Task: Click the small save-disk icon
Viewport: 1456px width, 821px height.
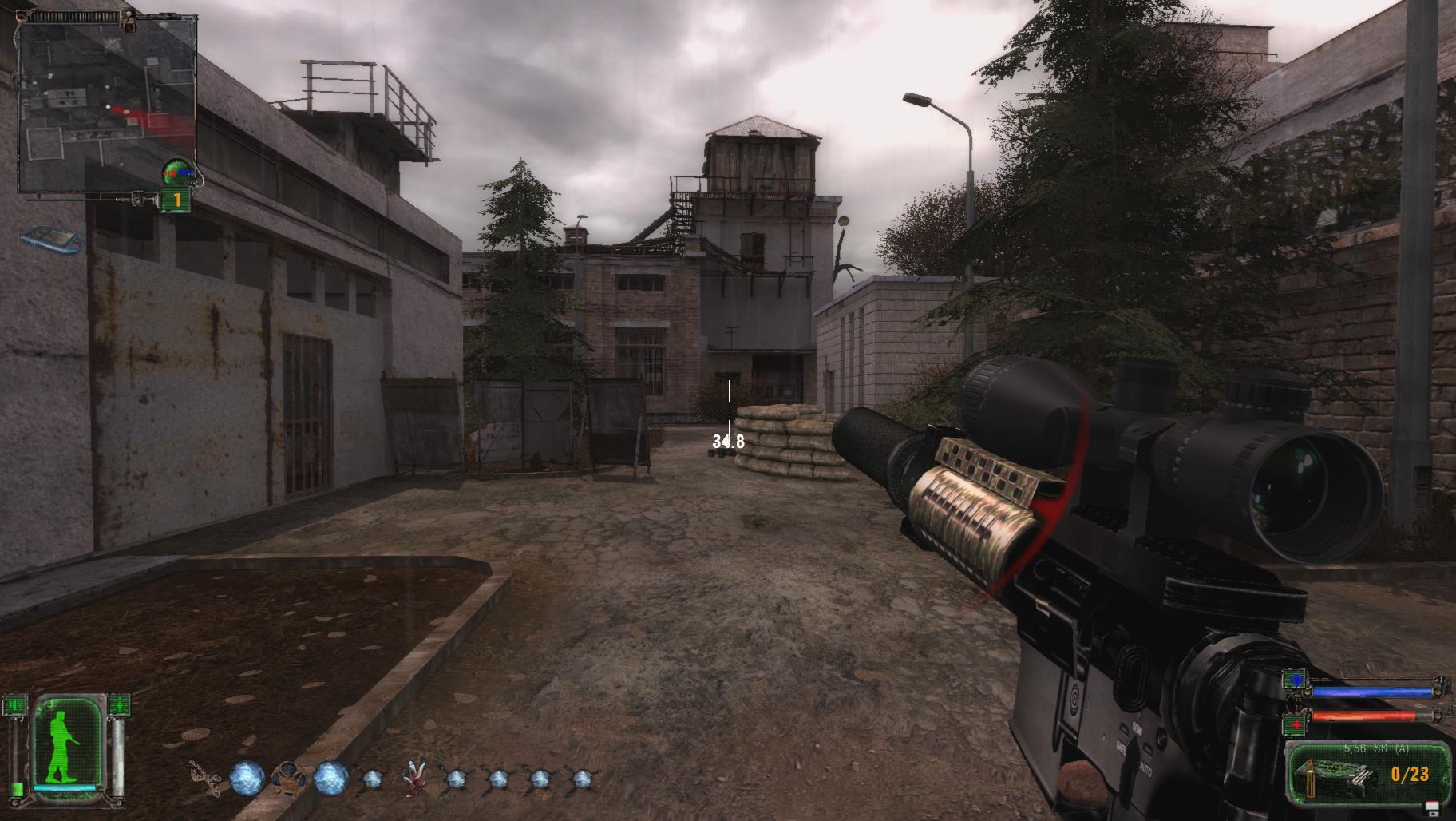Action: [1432, 807]
